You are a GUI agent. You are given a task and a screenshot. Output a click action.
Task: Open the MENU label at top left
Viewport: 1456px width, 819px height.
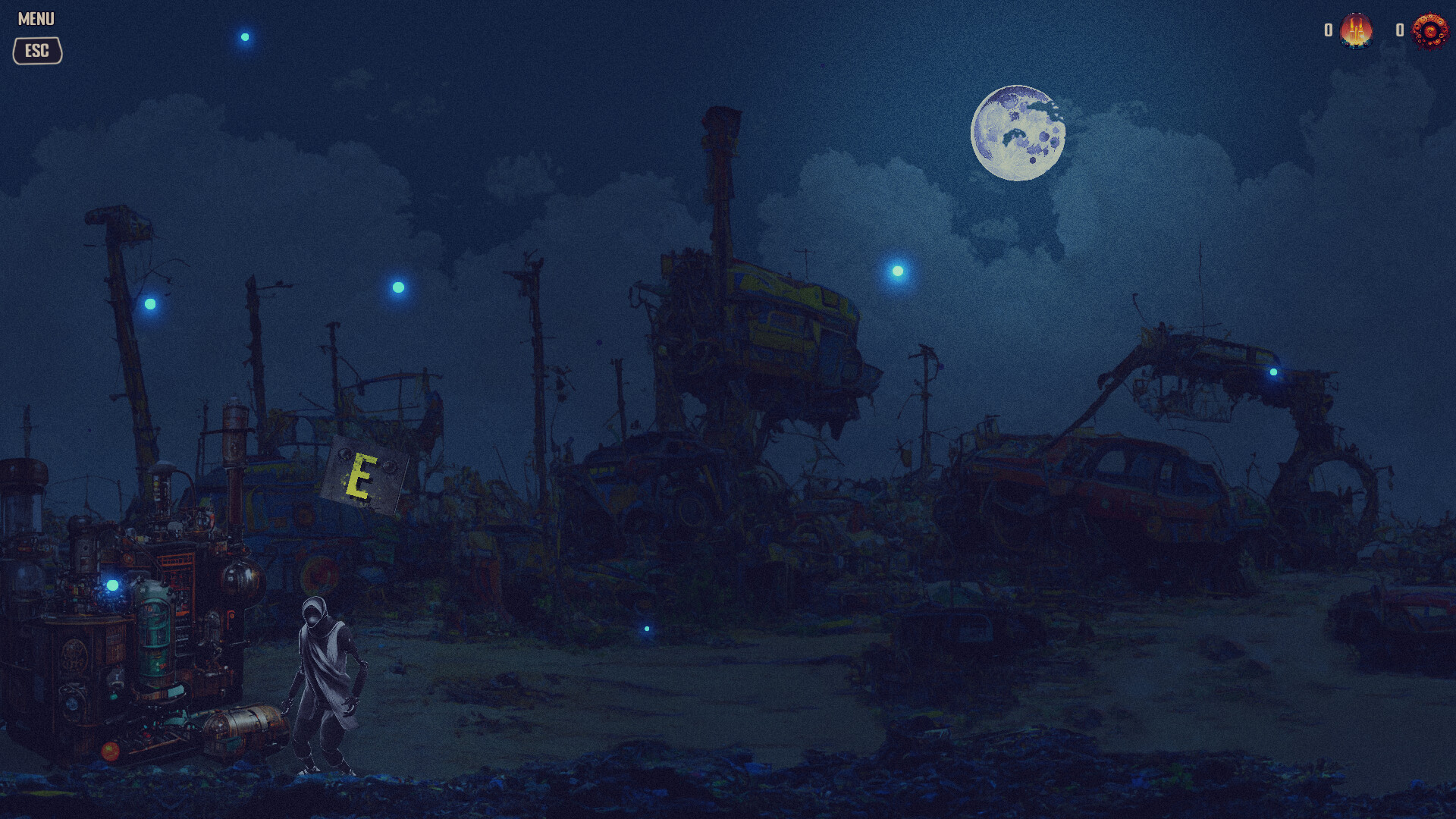pyautogui.click(x=35, y=17)
